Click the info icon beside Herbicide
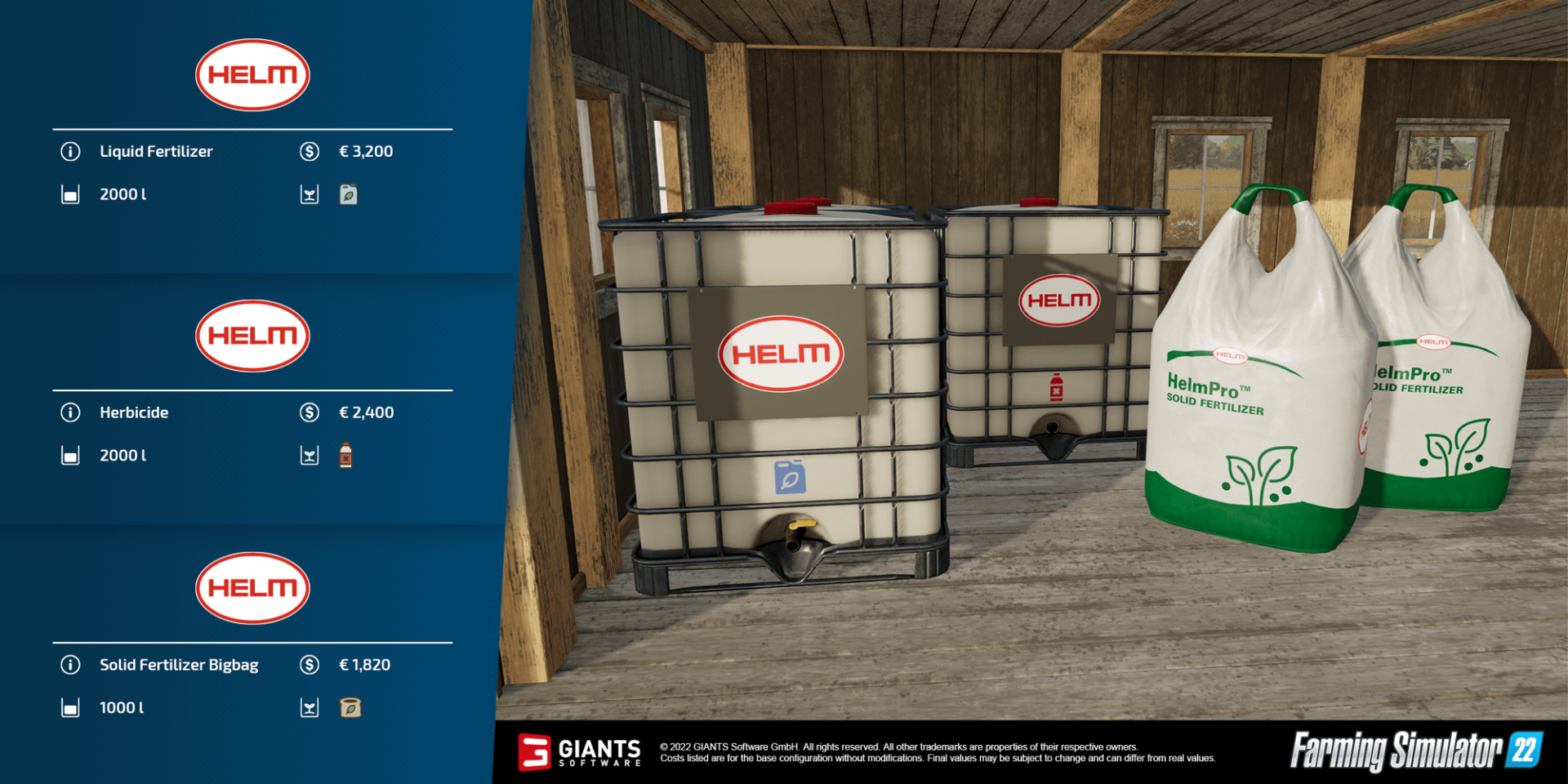Image resolution: width=1568 pixels, height=784 pixels. 70,412
